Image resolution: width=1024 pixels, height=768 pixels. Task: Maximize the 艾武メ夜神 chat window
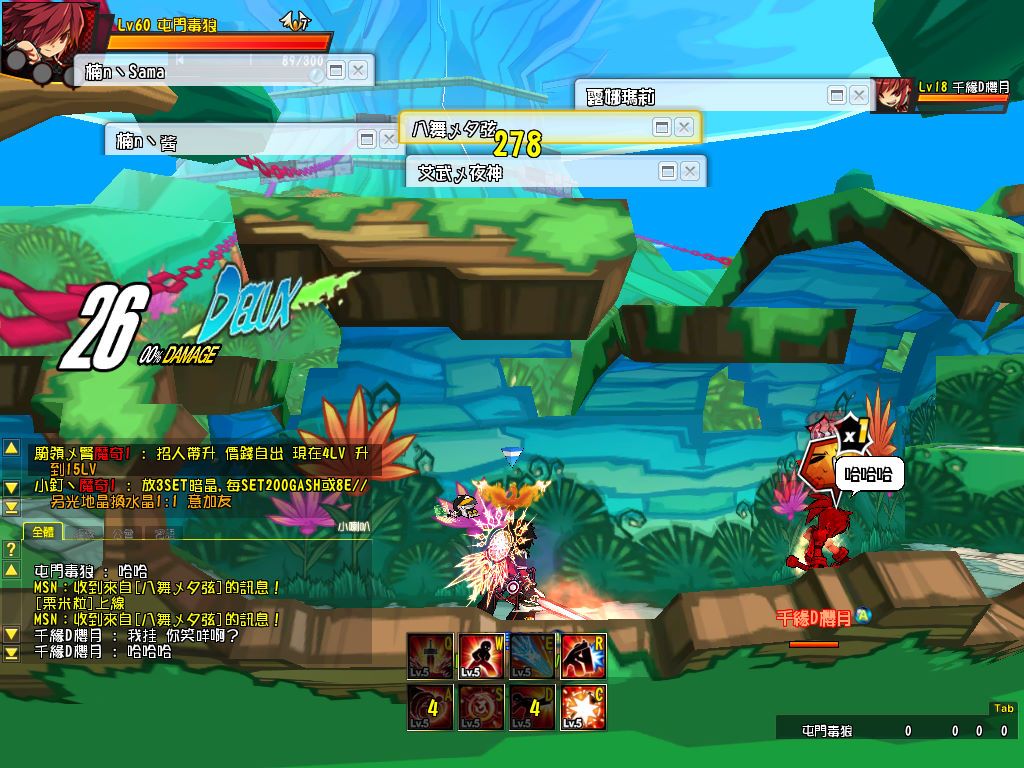[668, 171]
